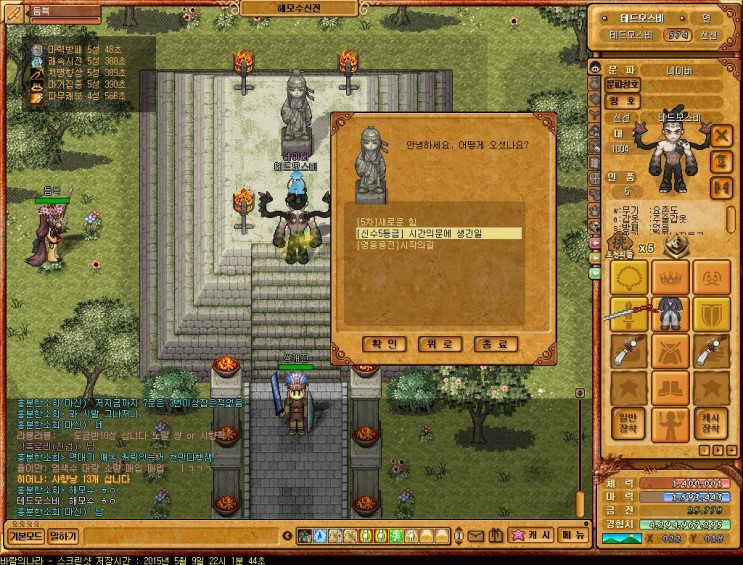Viewport: 743px width, 565px height.
Task: Go back with the 위로 button
Action: pos(440,344)
